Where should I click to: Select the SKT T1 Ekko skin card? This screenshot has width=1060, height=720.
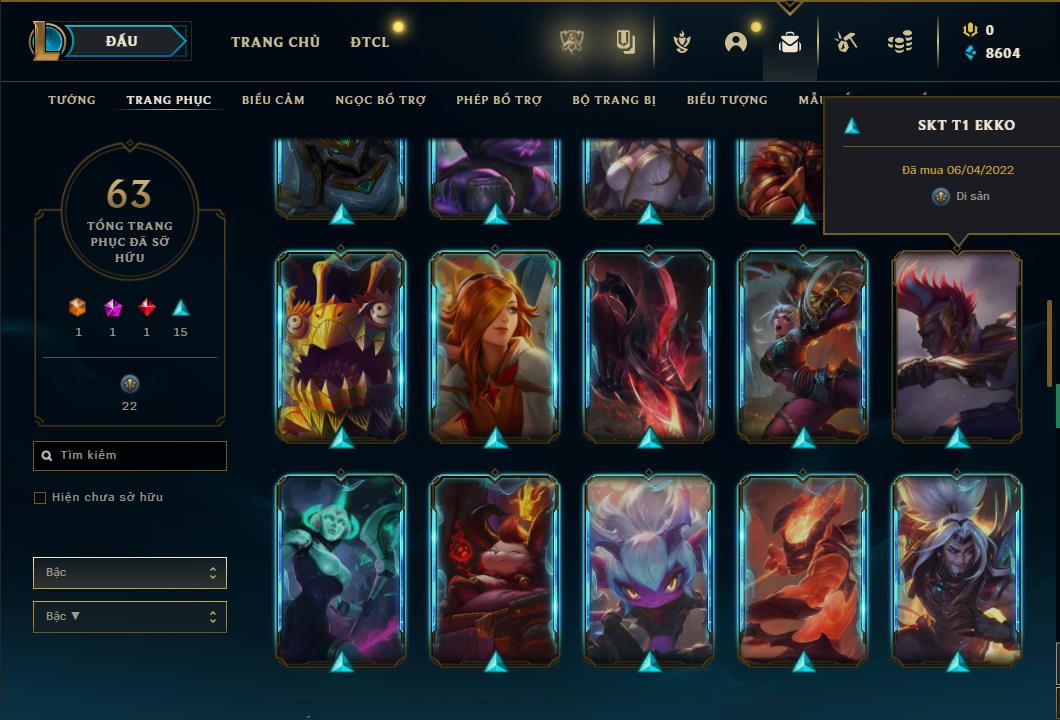click(x=957, y=345)
